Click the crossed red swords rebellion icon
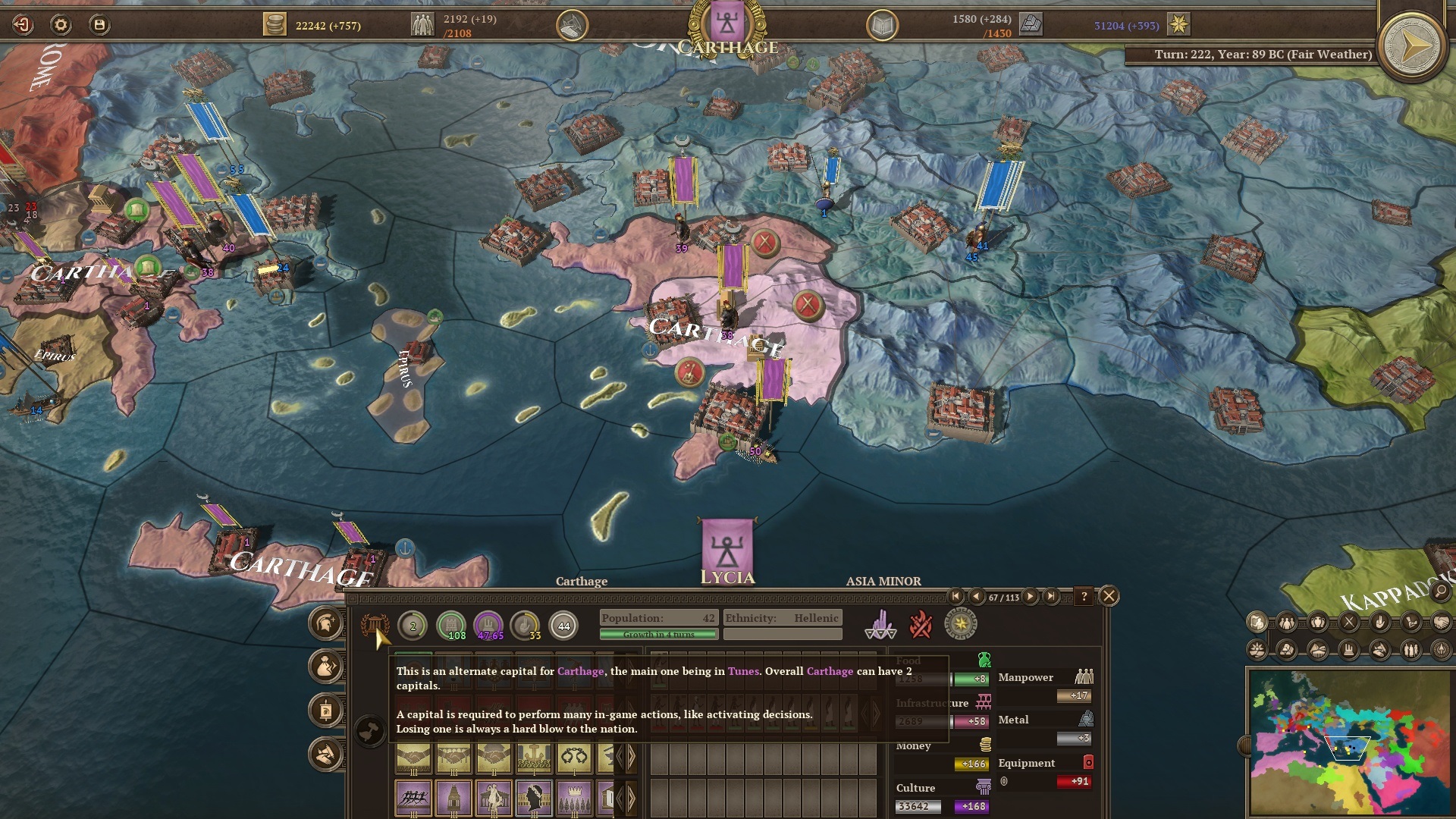This screenshot has width=1456, height=819. 921,625
